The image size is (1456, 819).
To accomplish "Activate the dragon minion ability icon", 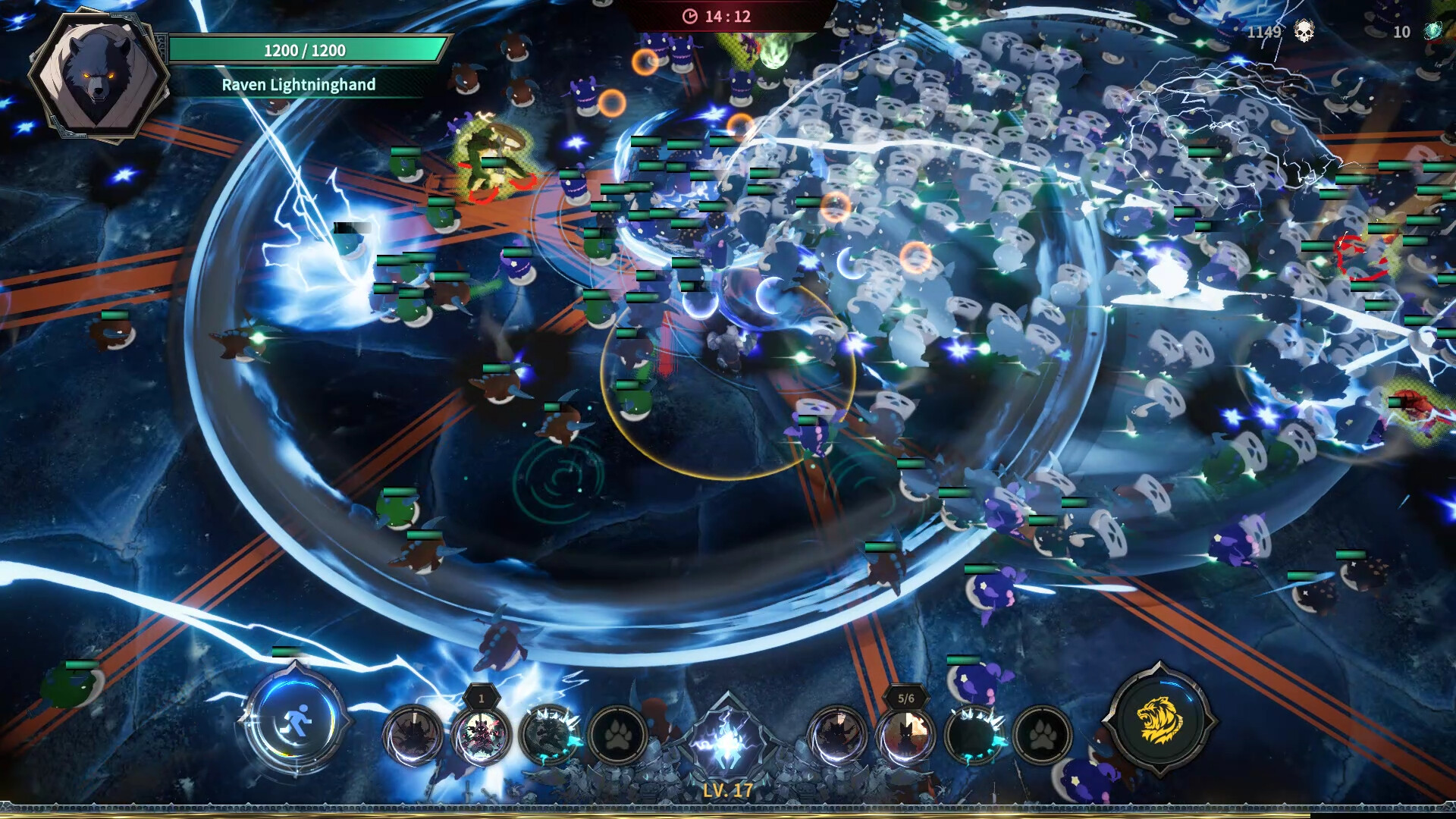I will (x=548, y=734).
